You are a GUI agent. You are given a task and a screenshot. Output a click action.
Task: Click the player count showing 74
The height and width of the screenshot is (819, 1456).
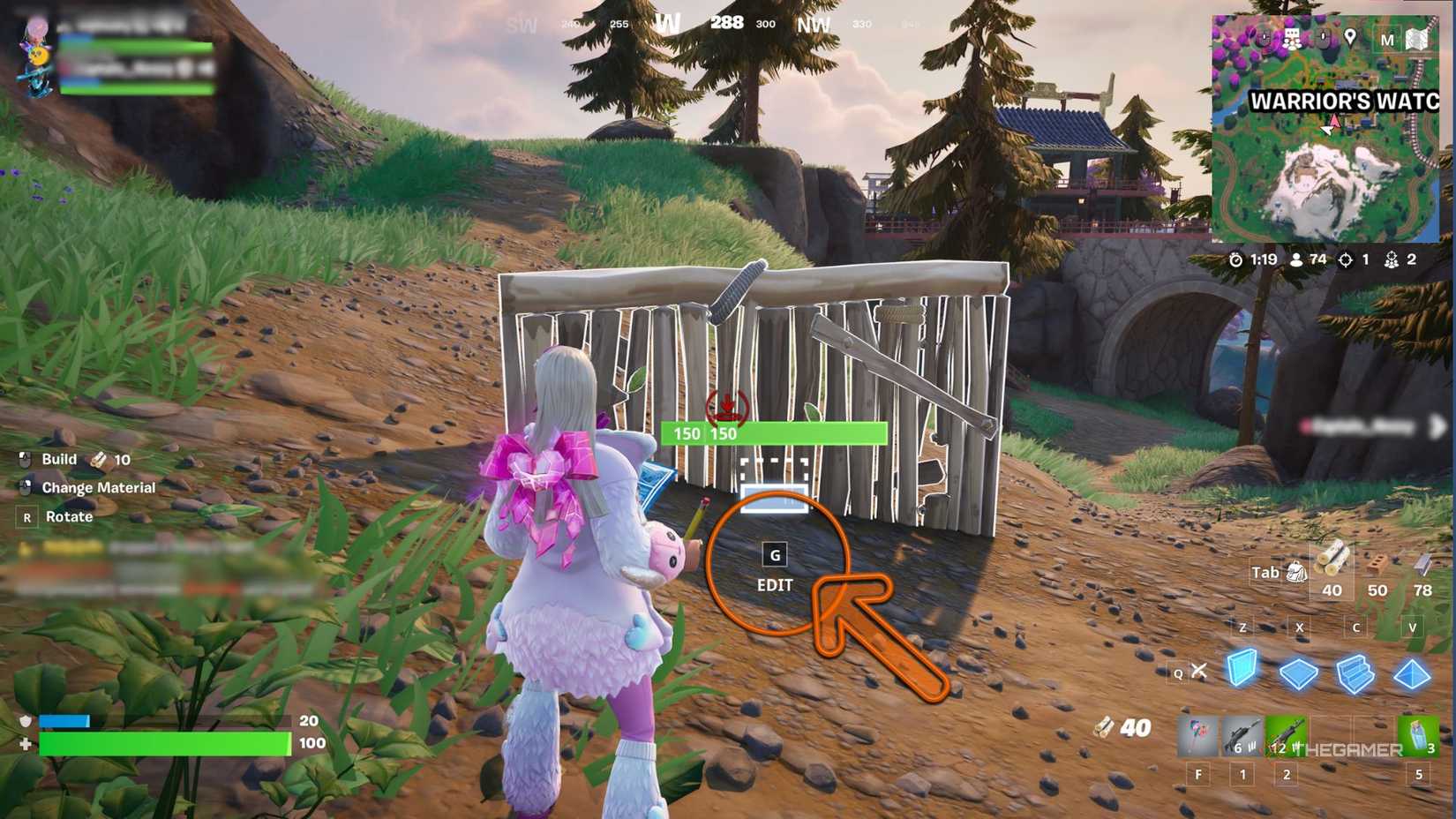click(1306, 259)
